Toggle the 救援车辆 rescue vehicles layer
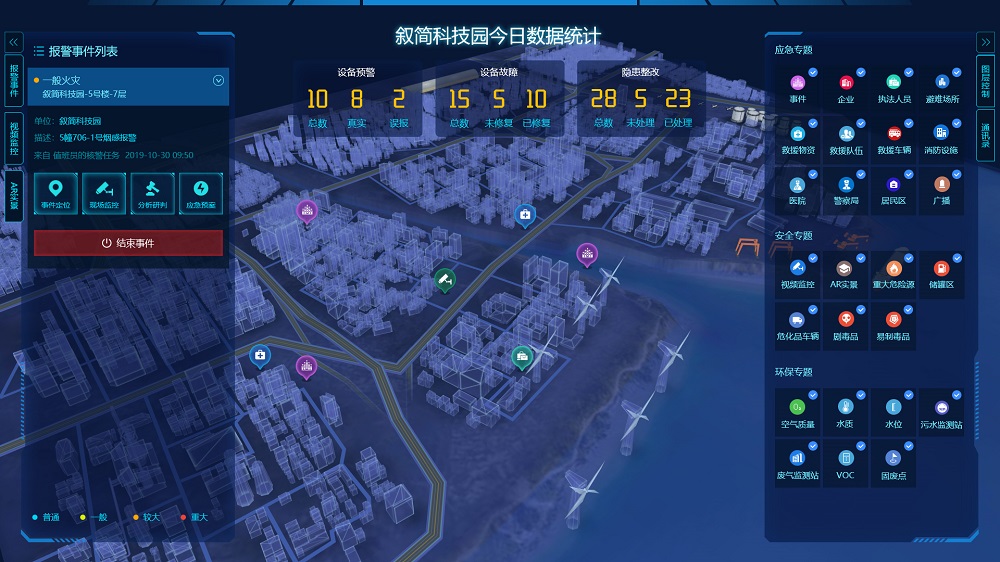Image resolution: width=1000 pixels, height=562 pixels. (x=893, y=137)
